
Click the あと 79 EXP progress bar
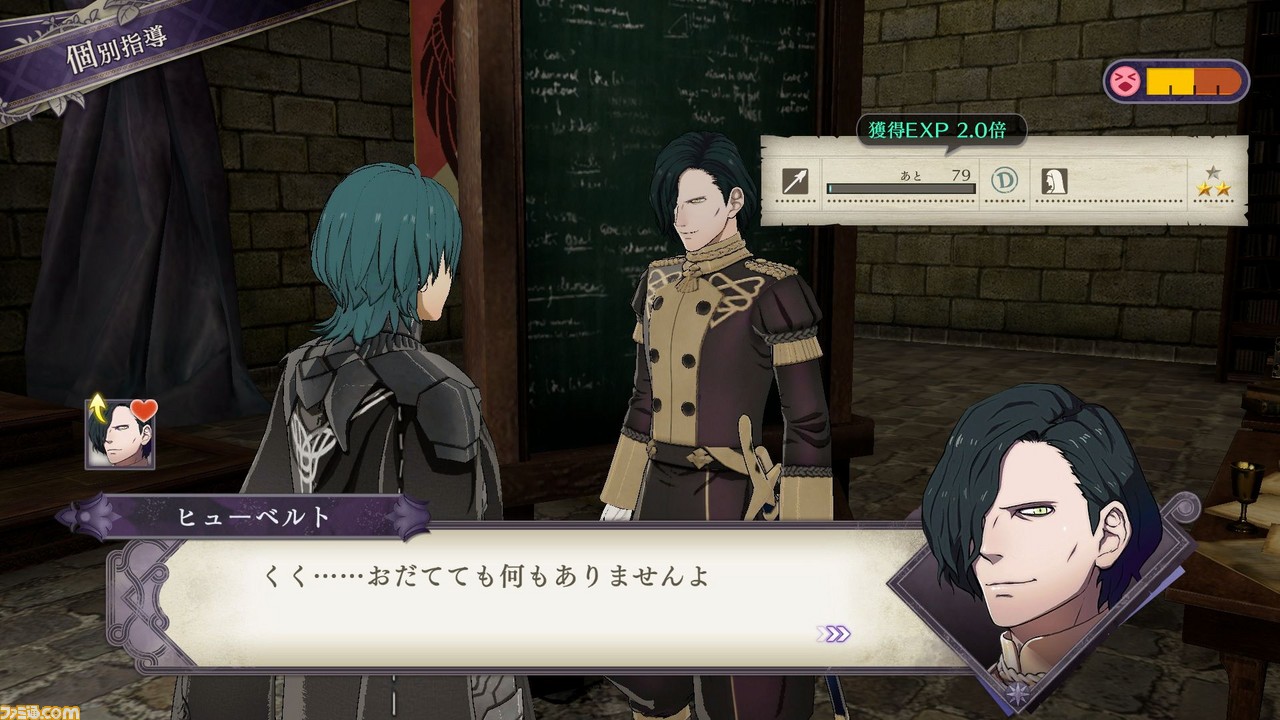click(x=900, y=186)
